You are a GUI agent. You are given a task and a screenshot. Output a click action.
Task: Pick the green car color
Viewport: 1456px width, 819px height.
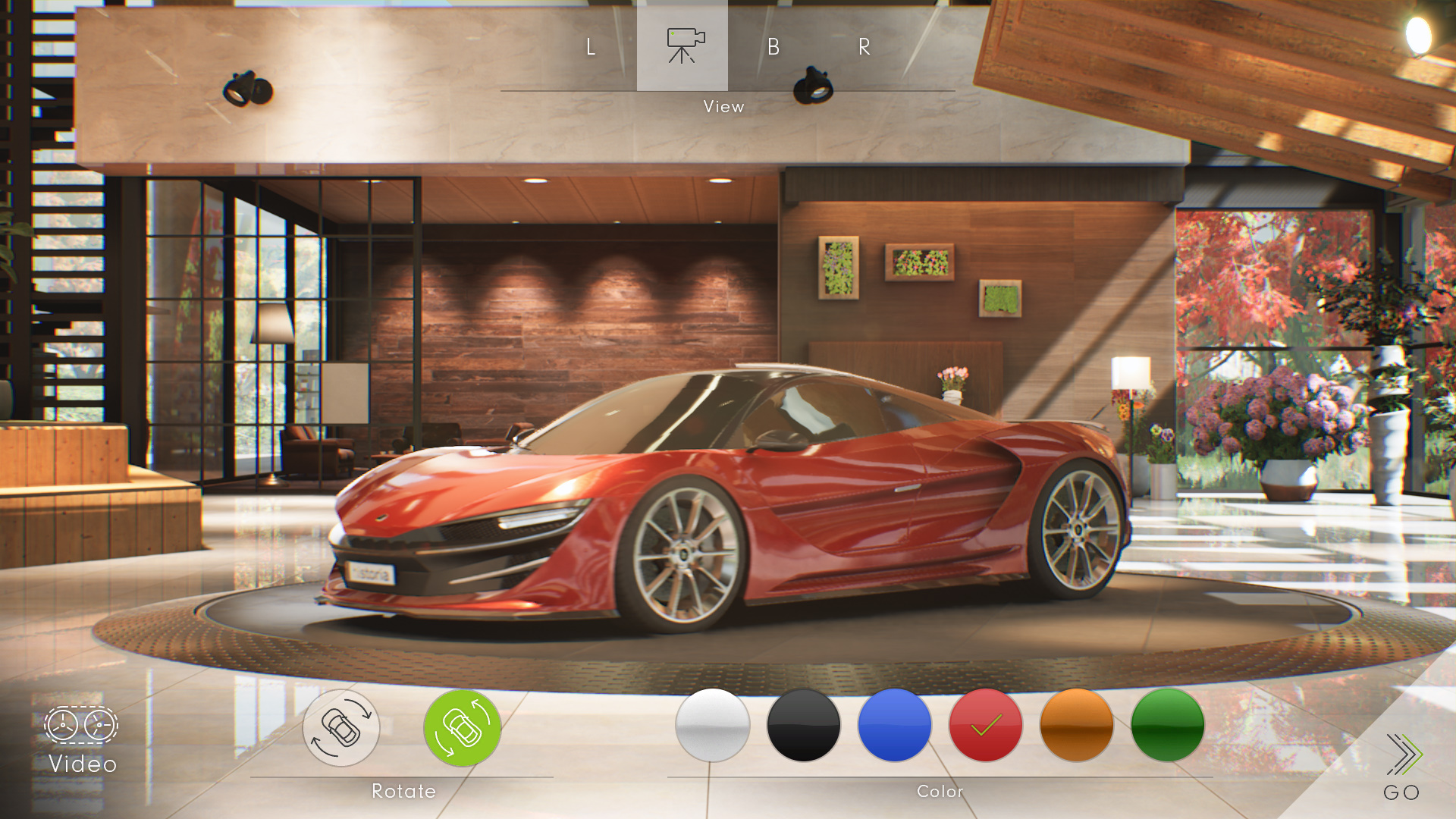[1168, 726]
